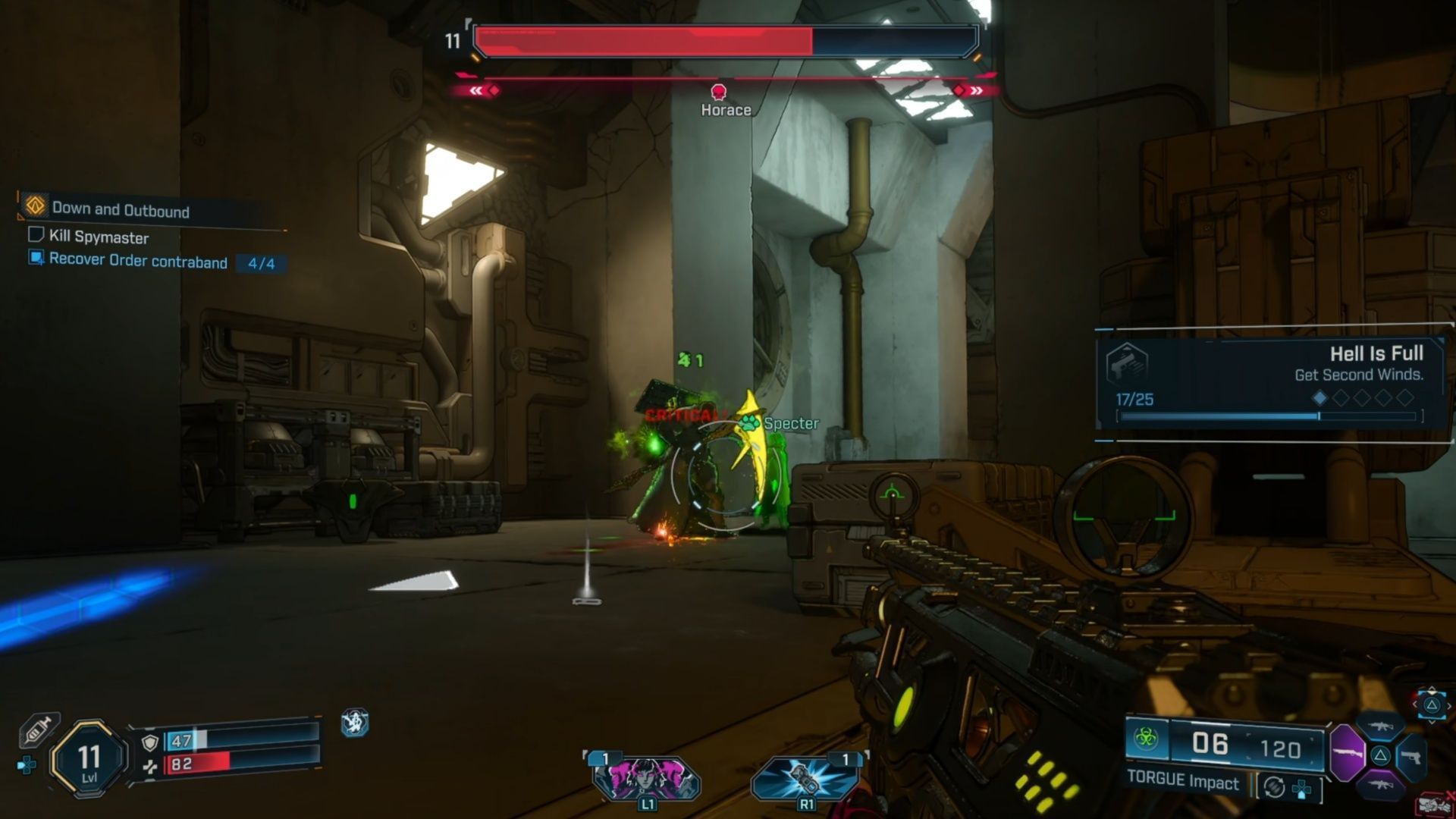Open the Down and Outbound quest tracker

pyautogui.click(x=121, y=209)
